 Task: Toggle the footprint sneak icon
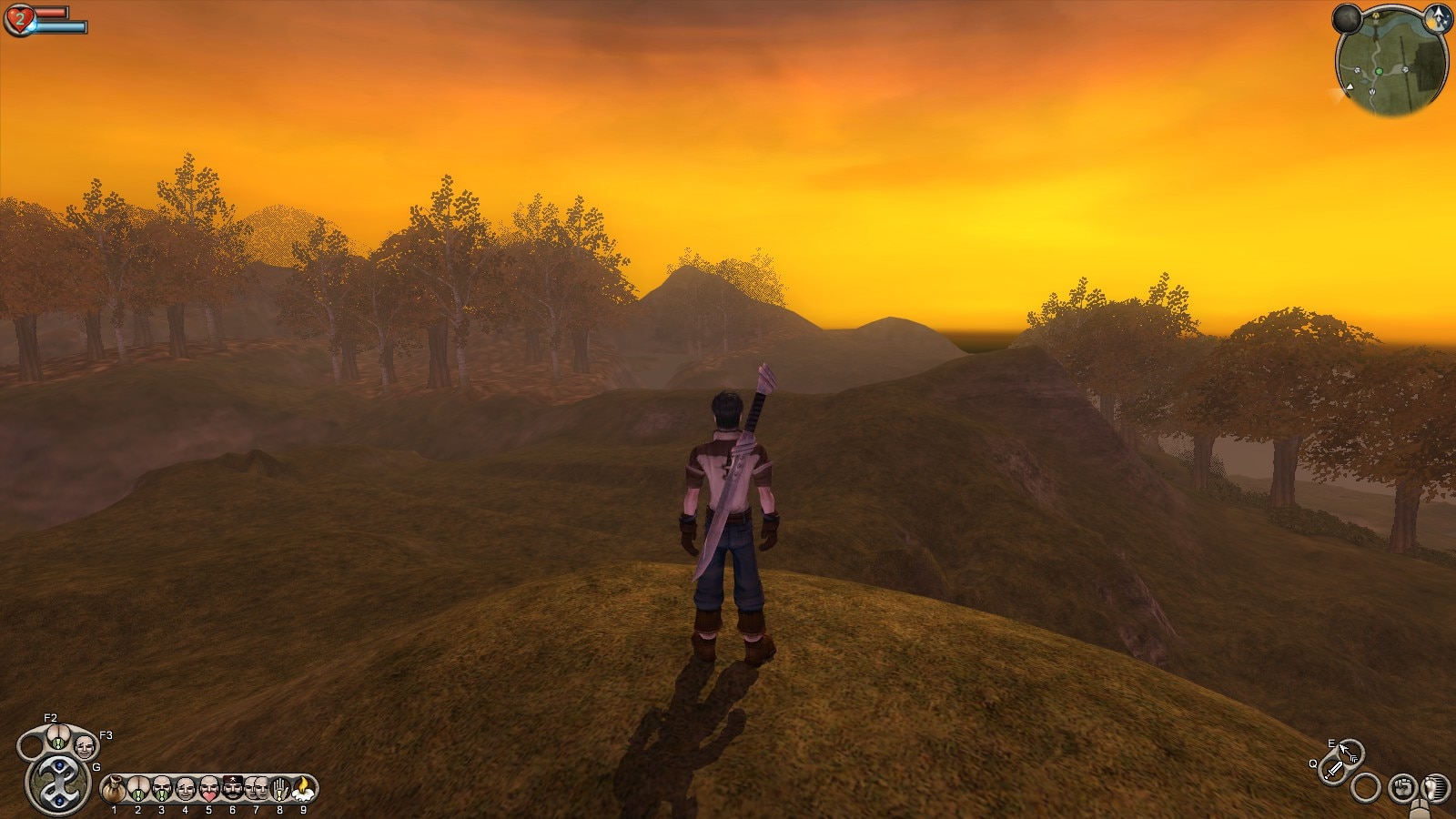[1434, 786]
